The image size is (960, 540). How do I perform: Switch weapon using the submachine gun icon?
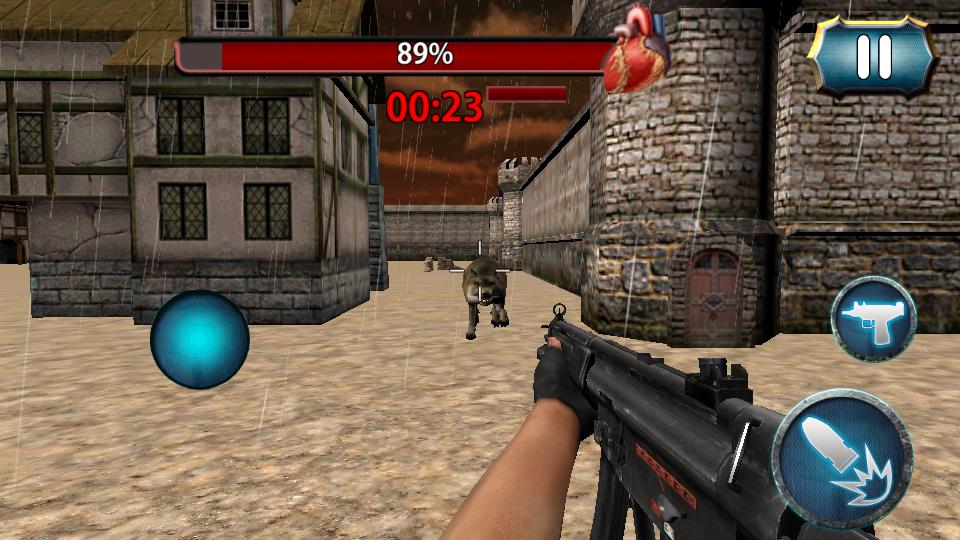tap(873, 320)
